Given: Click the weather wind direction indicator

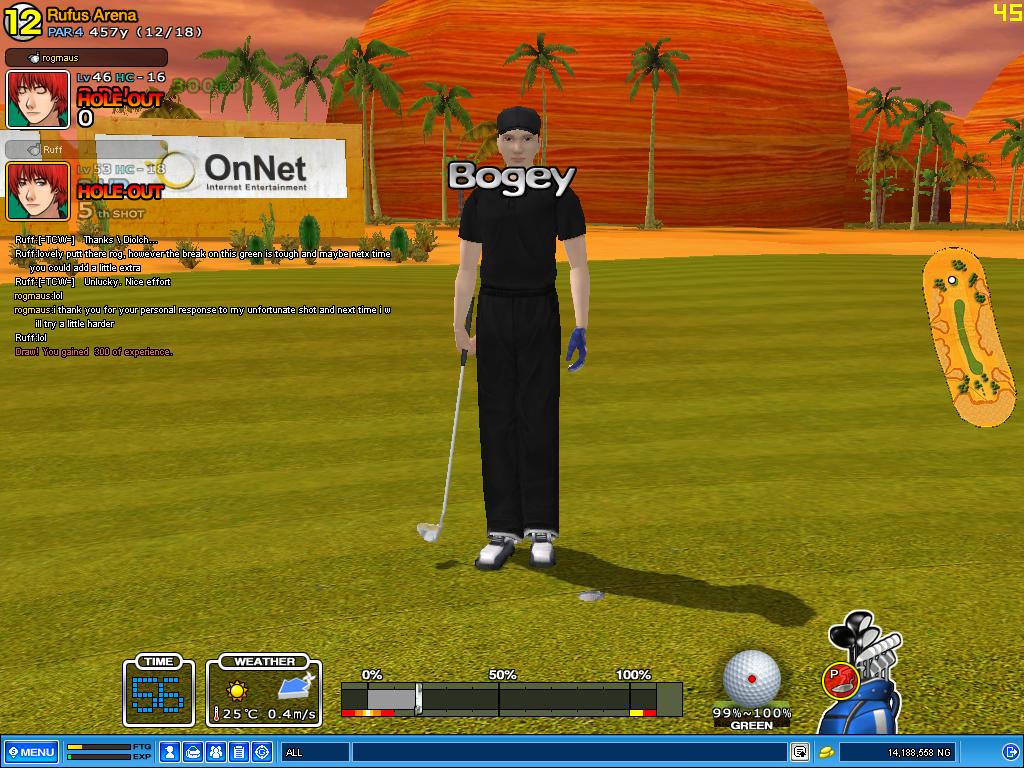Looking at the screenshot, I should click(295, 687).
